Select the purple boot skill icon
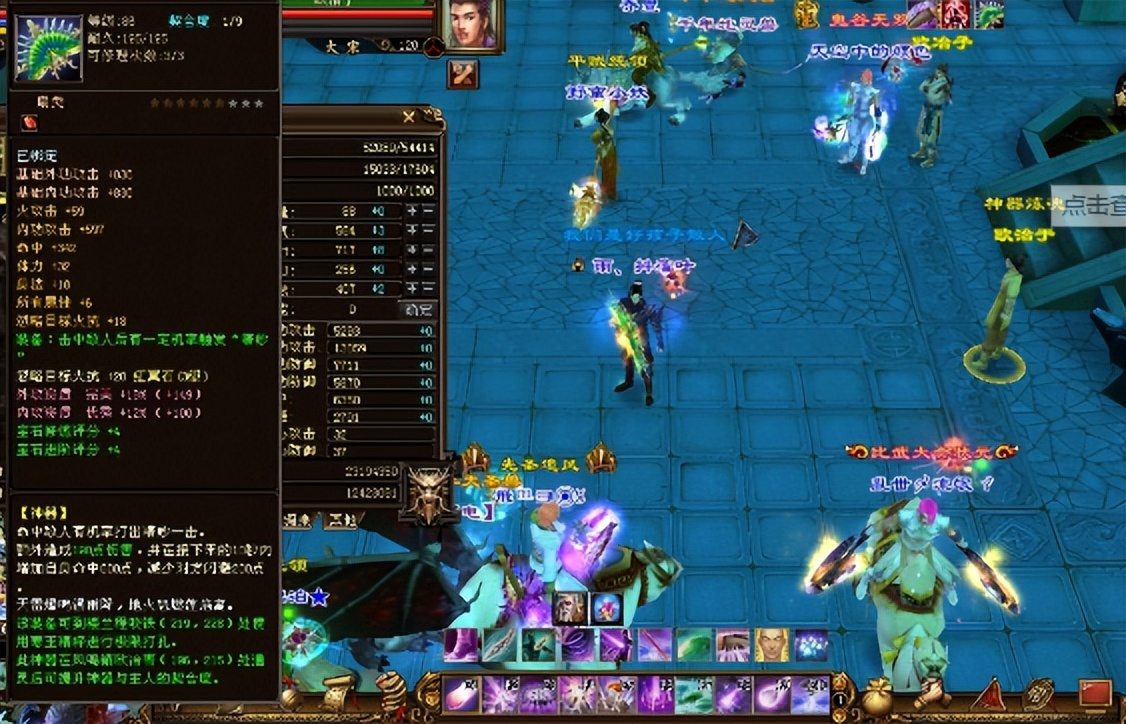Screen dimensions: 1126x724 (x=462, y=645)
